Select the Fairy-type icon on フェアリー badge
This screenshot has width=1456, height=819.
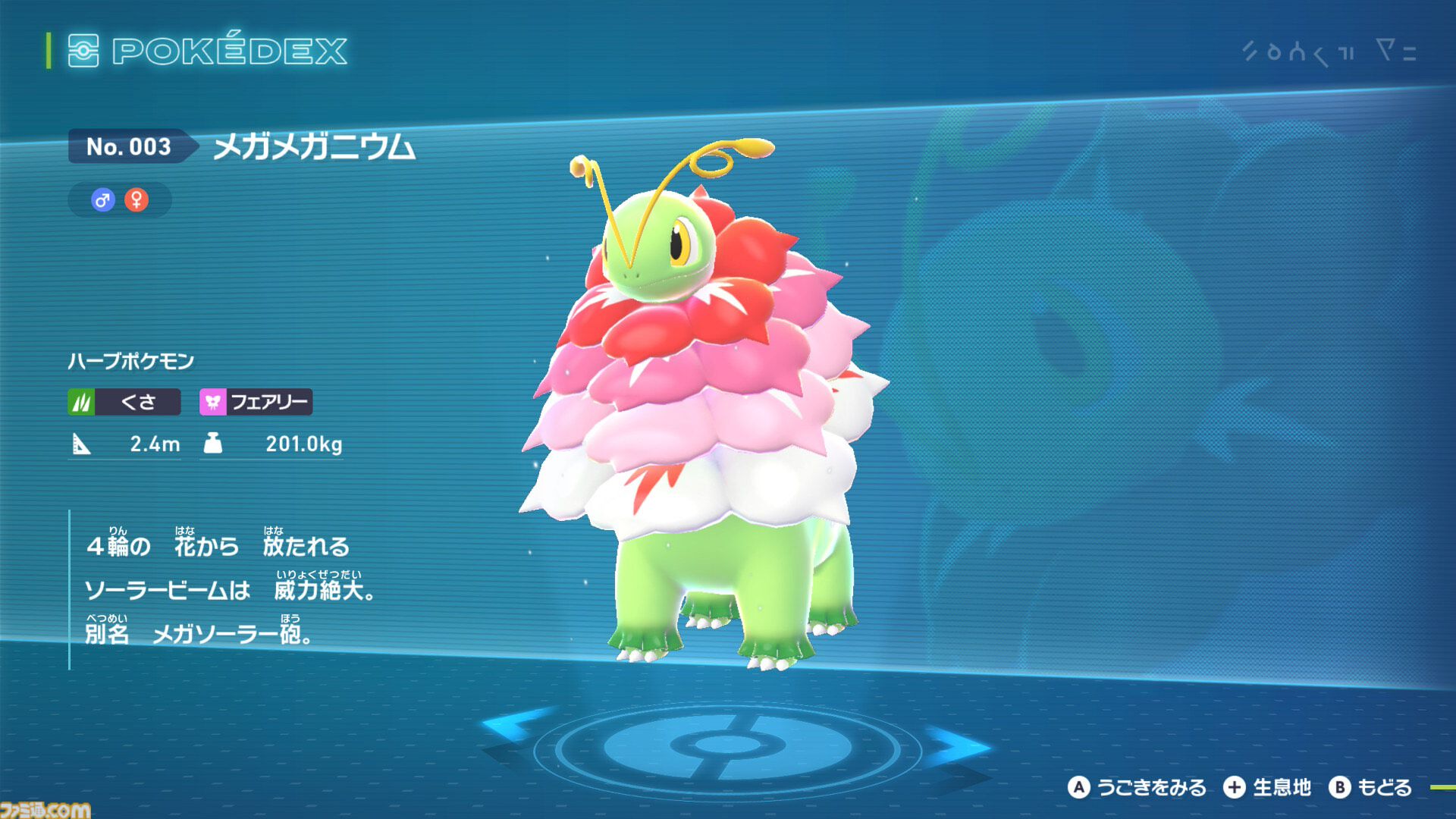click(213, 402)
